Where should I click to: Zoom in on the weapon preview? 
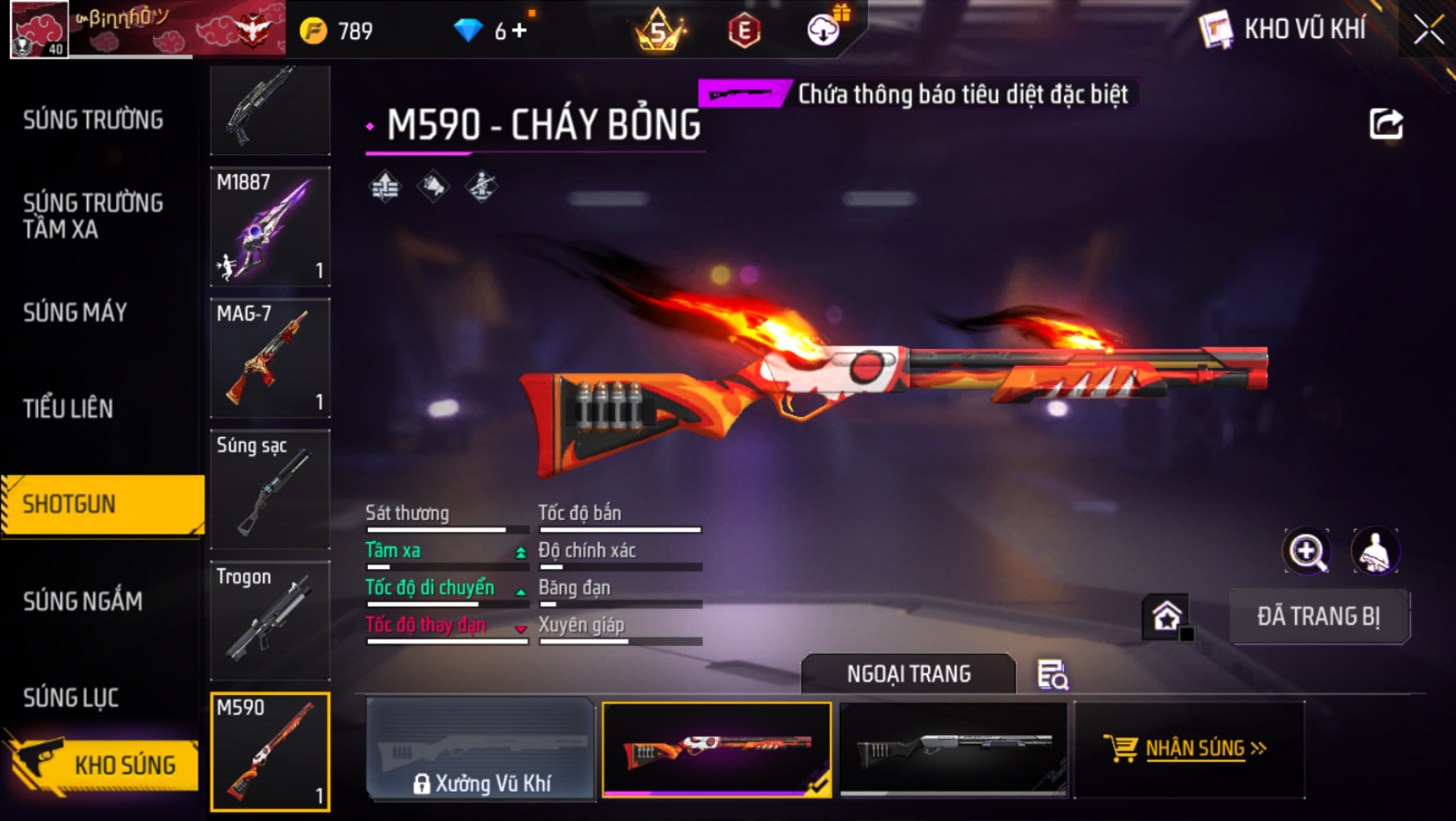pyautogui.click(x=1307, y=551)
